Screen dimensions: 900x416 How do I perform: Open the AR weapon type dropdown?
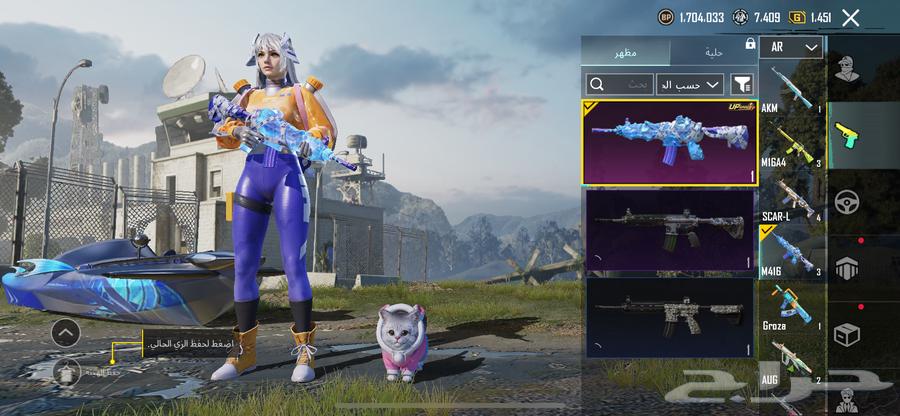click(x=790, y=47)
